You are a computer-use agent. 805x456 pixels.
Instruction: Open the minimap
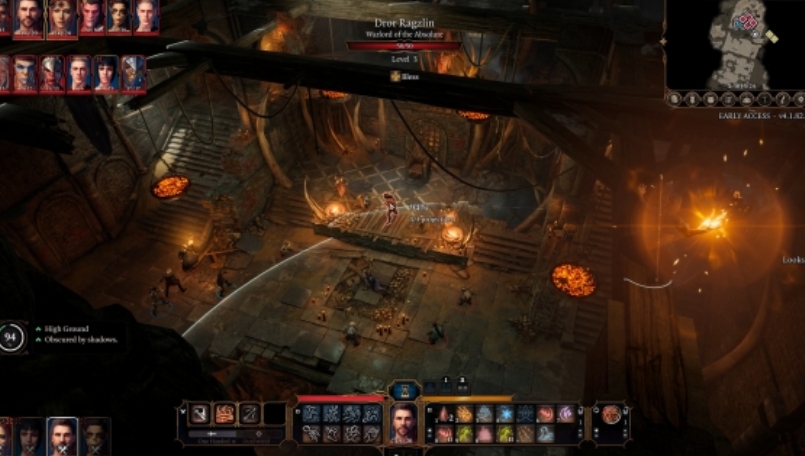click(736, 44)
